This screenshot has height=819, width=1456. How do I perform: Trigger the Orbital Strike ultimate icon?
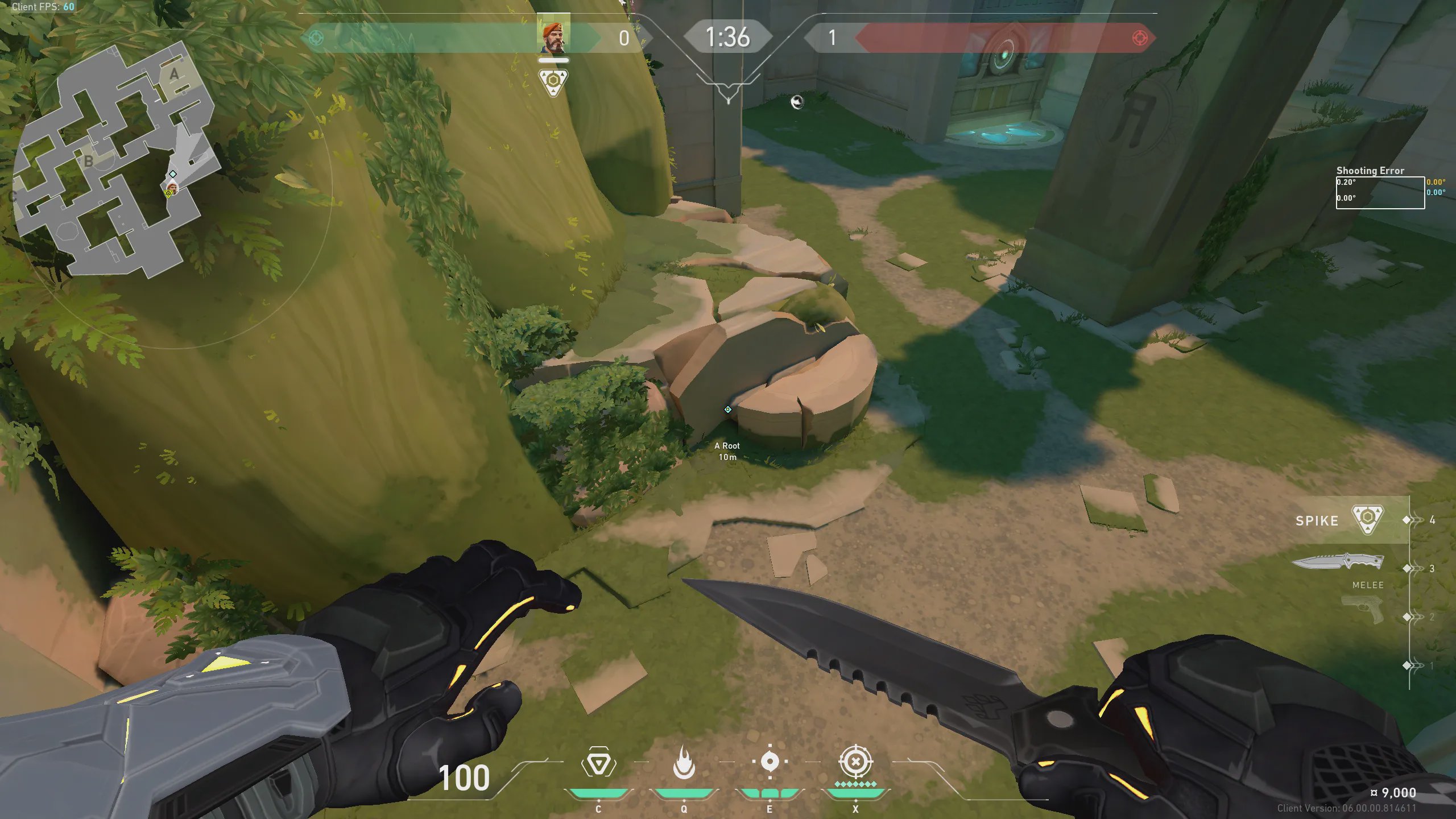click(855, 762)
